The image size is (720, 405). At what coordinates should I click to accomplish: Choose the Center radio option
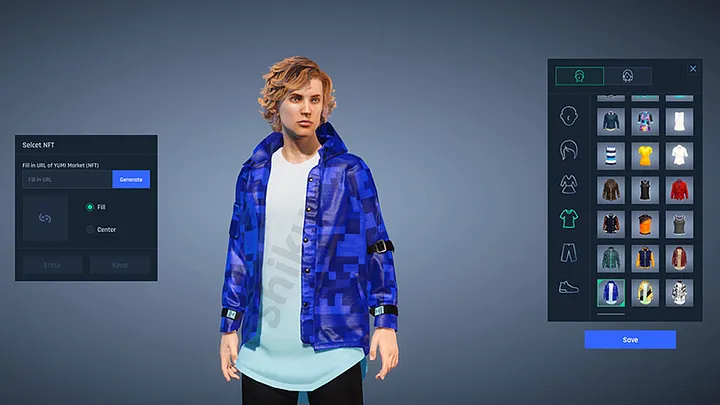pyautogui.click(x=90, y=229)
